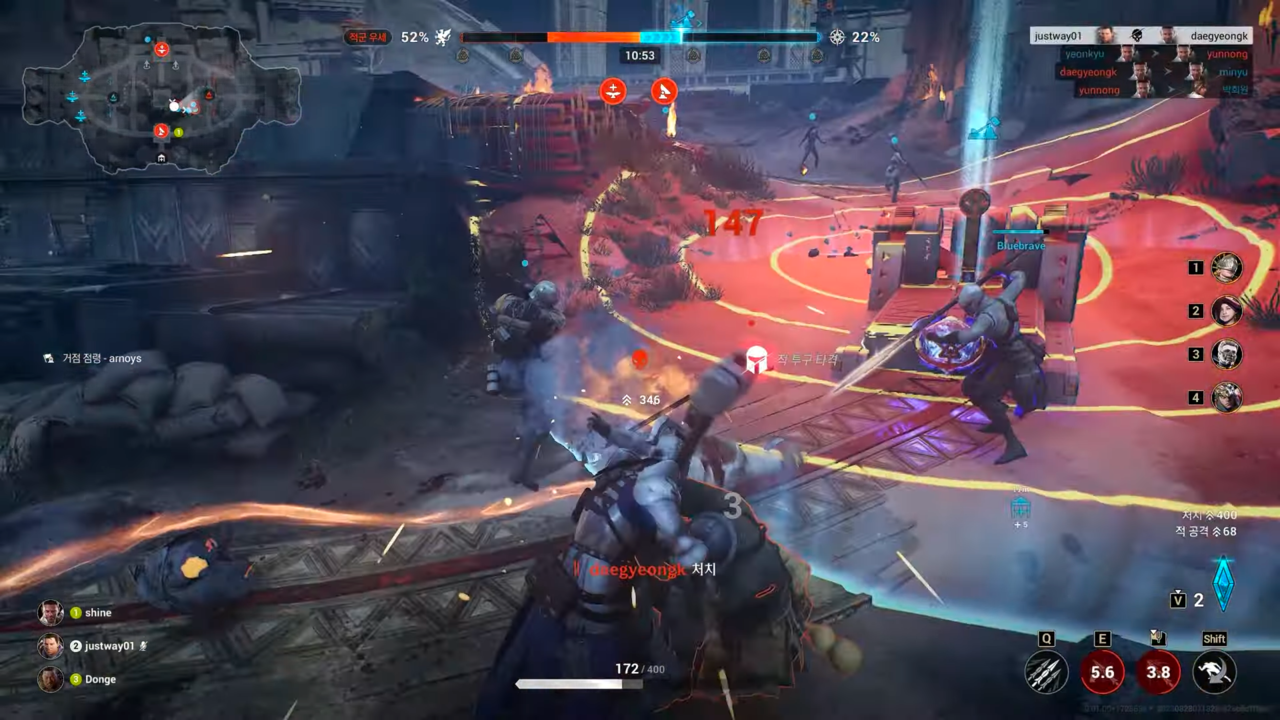Click the minimap in the corner

(x=162, y=98)
